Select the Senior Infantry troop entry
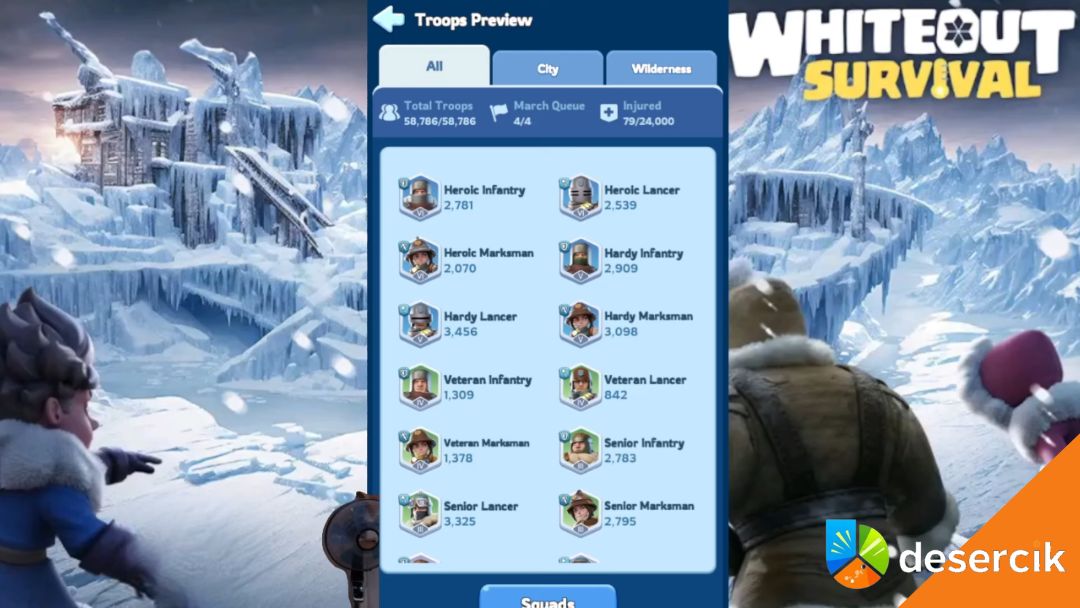This screenshot has width=1080, height=608. 625,450
